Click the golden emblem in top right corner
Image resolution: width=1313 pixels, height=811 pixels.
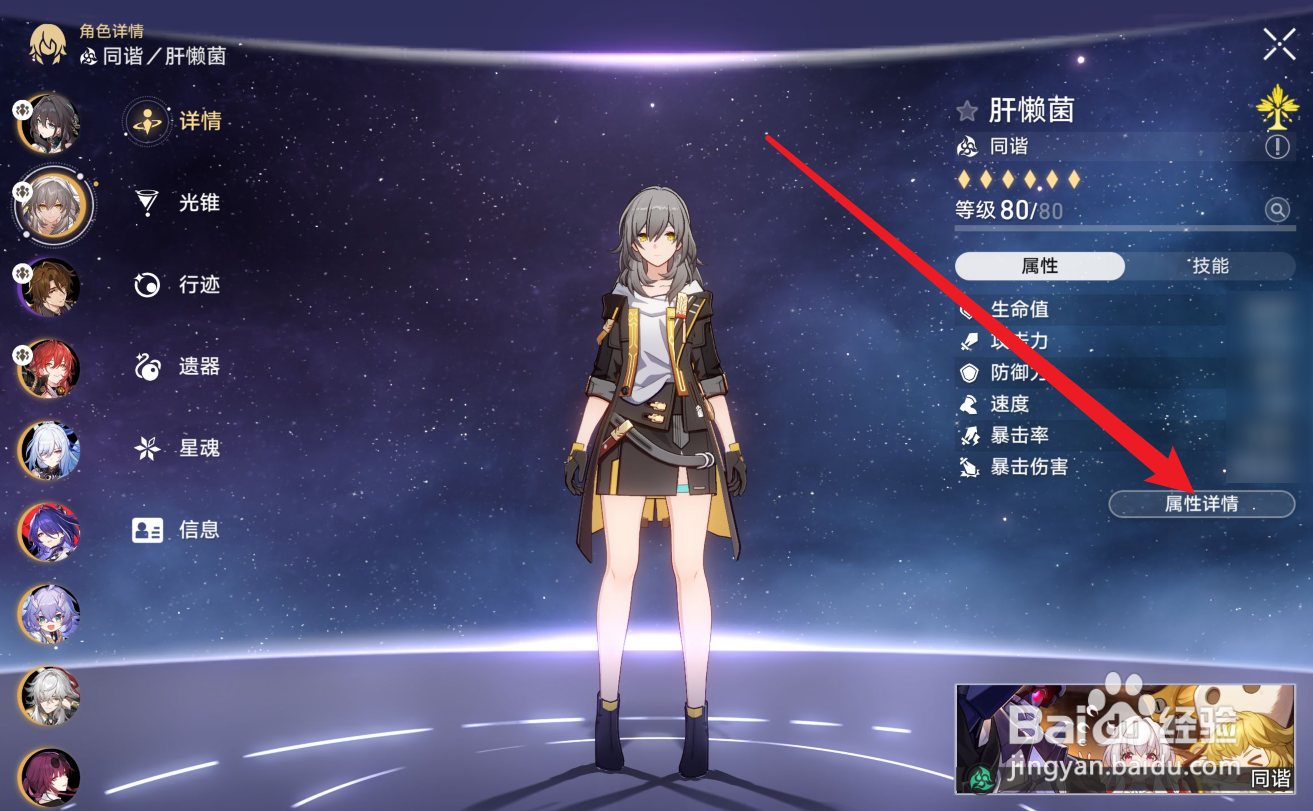click(x=1275, y=112)
